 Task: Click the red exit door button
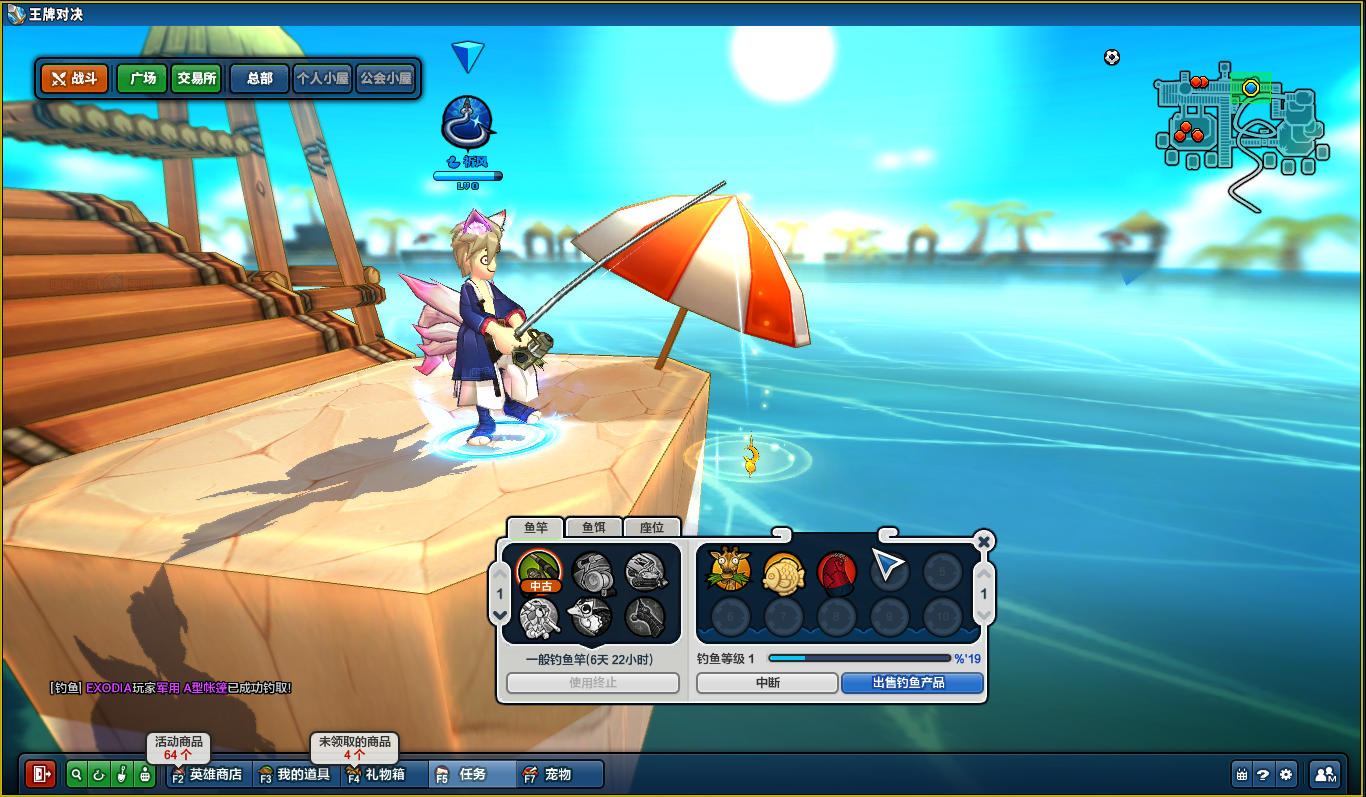(x=41, y=774)
